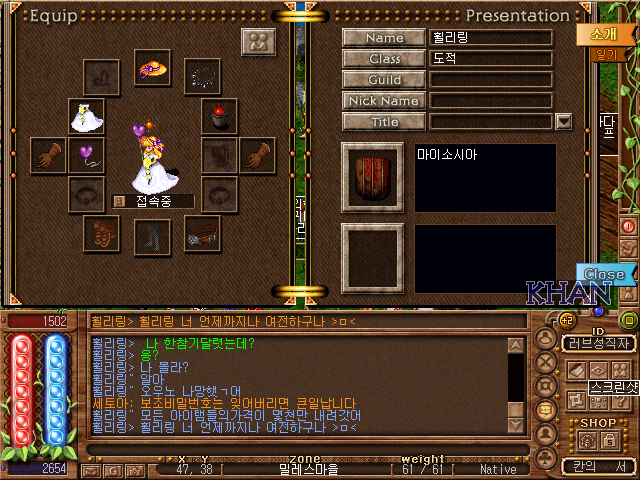
Task: Close the character presentation window
Action: (604, 274)
